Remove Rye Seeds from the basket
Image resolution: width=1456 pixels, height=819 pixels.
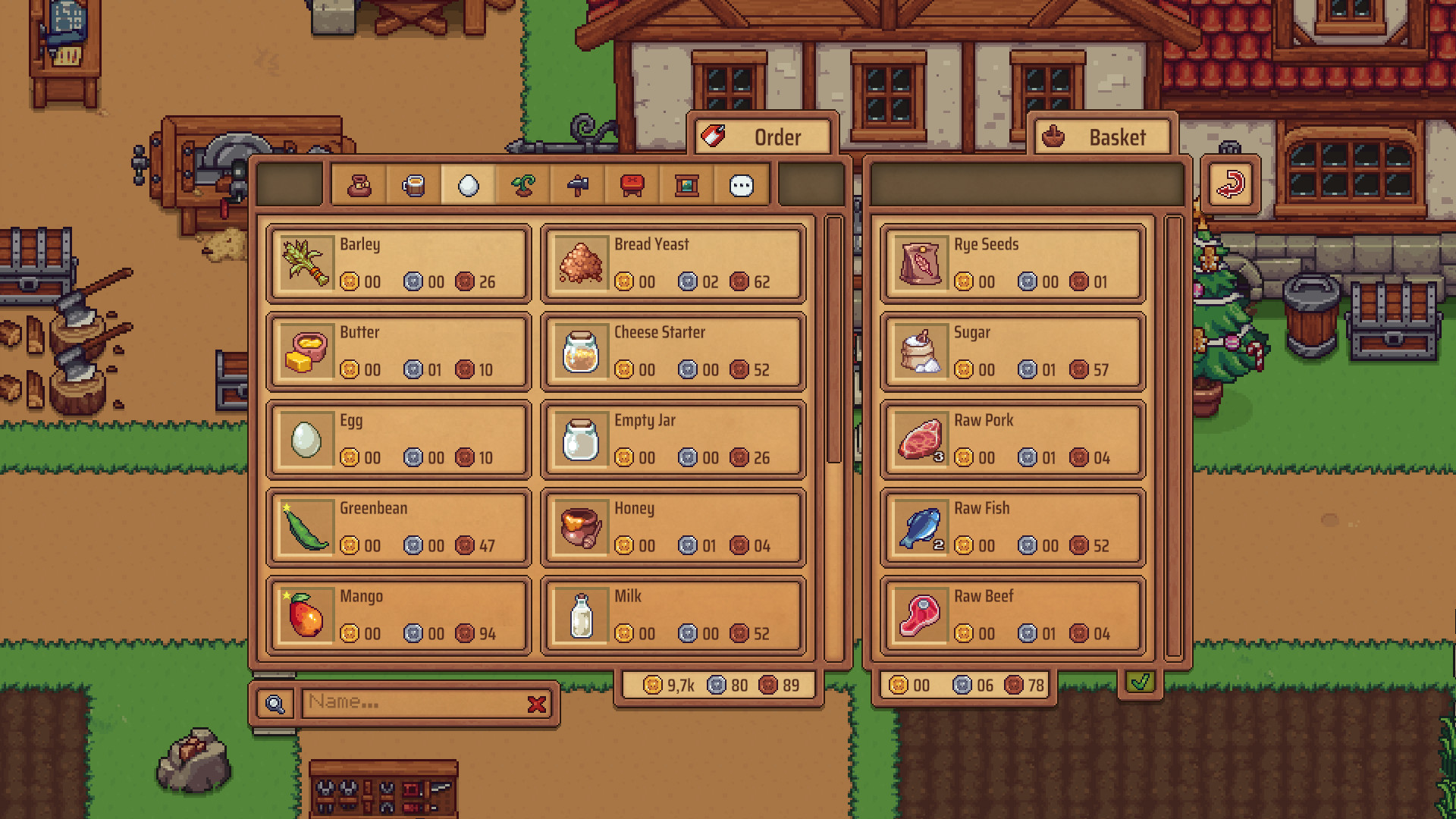click(1012, 262)
